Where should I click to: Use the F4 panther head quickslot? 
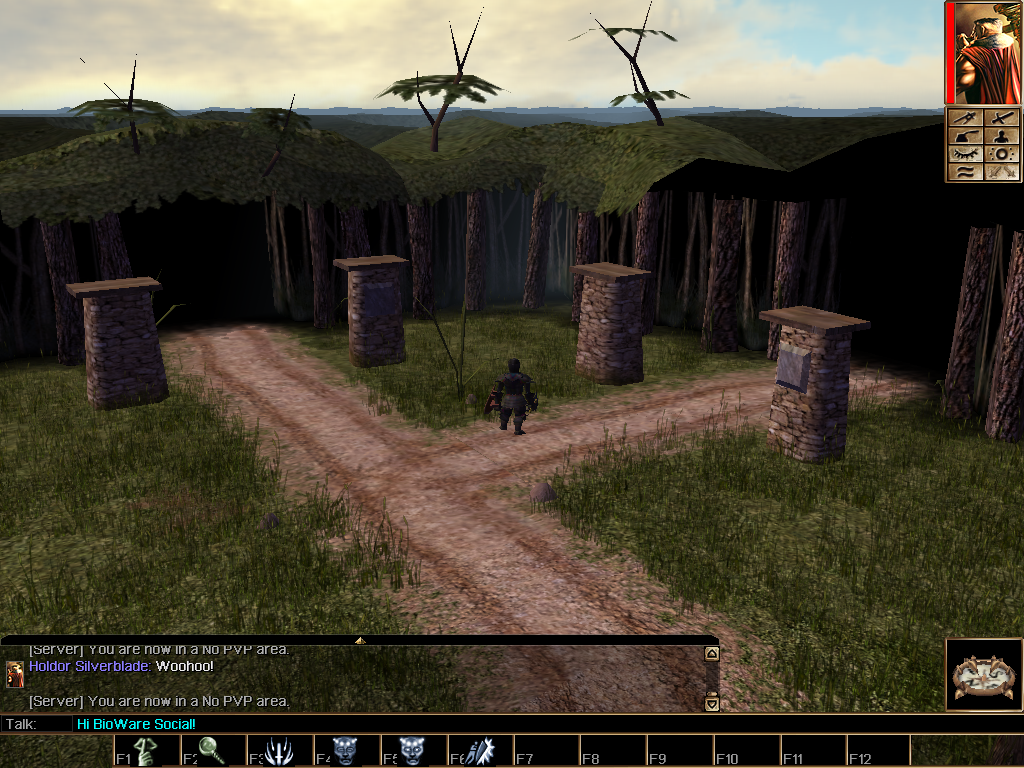[x=345, y=751]
